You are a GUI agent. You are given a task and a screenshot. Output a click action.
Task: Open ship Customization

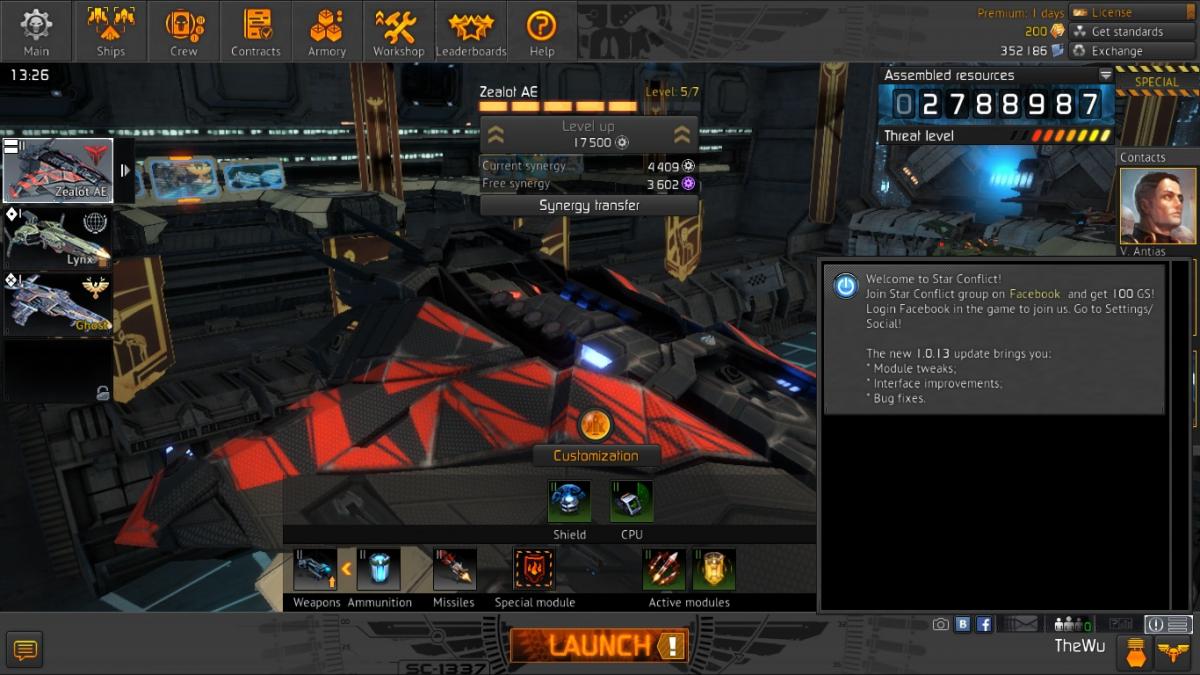click(596, 456)
